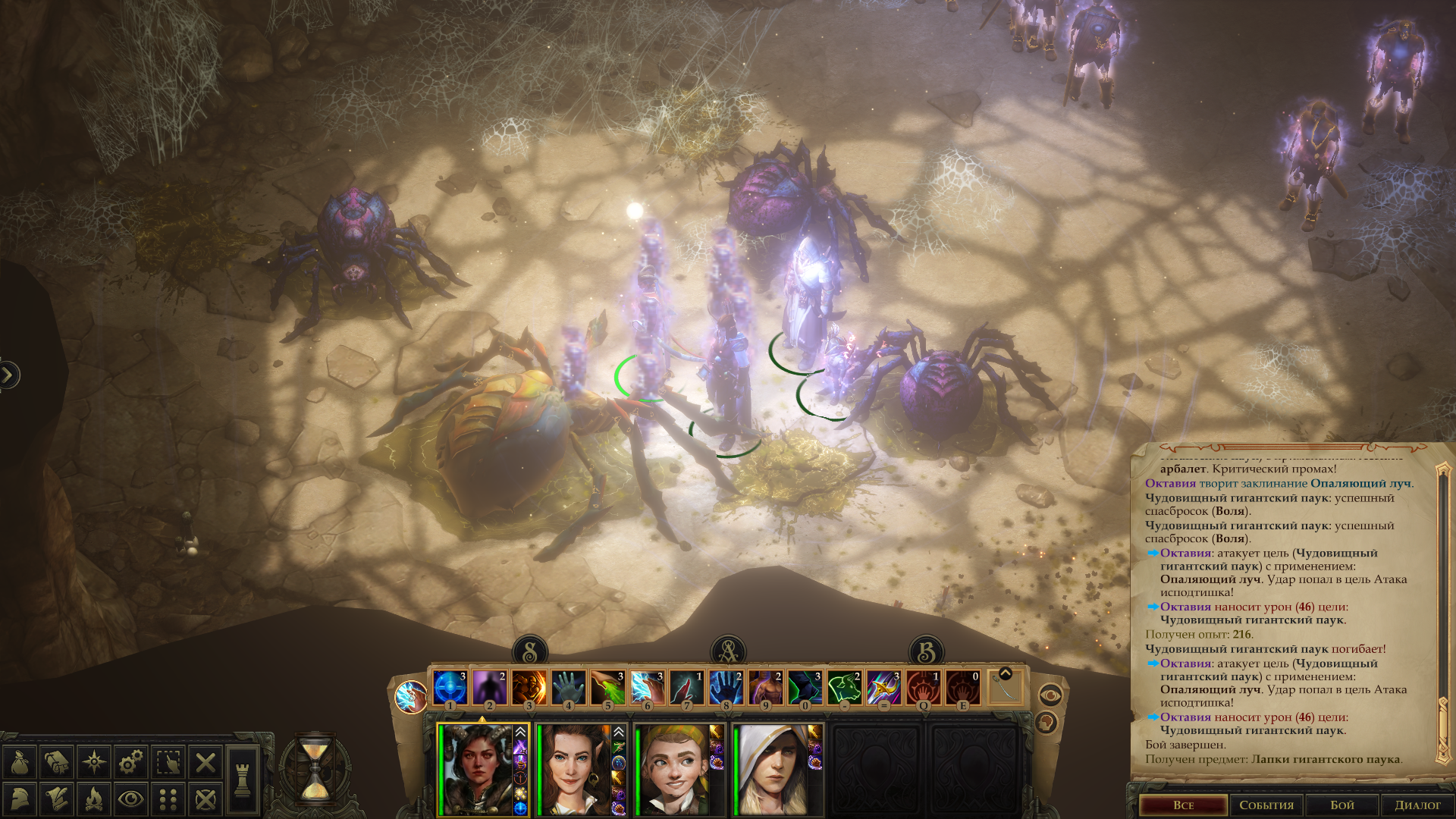Open the settings gears button
This screenshot has width=1456, height=819.
click(x=131, y=762)
